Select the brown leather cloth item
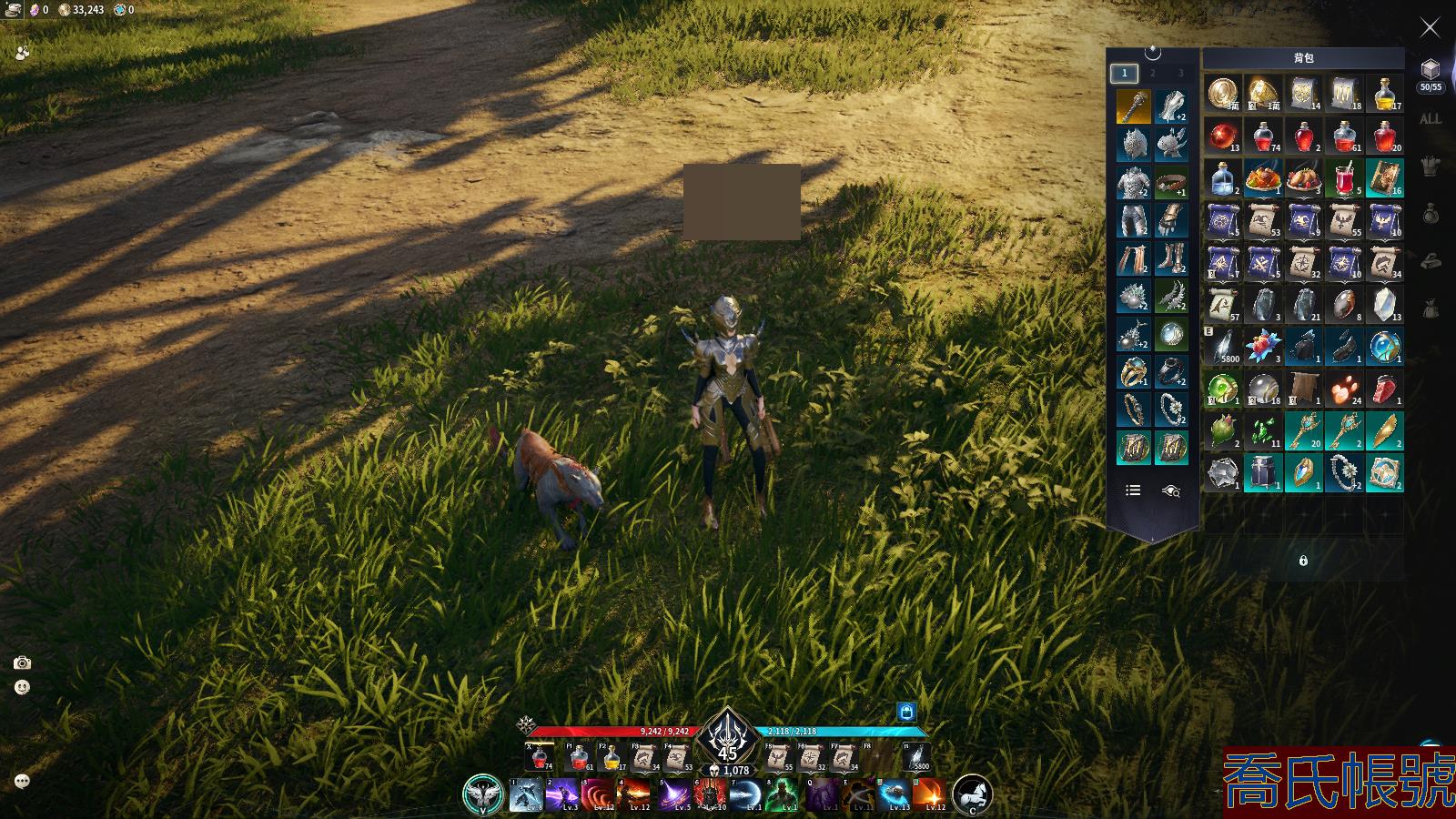Viewport: 1456px width, 819px height. [1303, 389]
